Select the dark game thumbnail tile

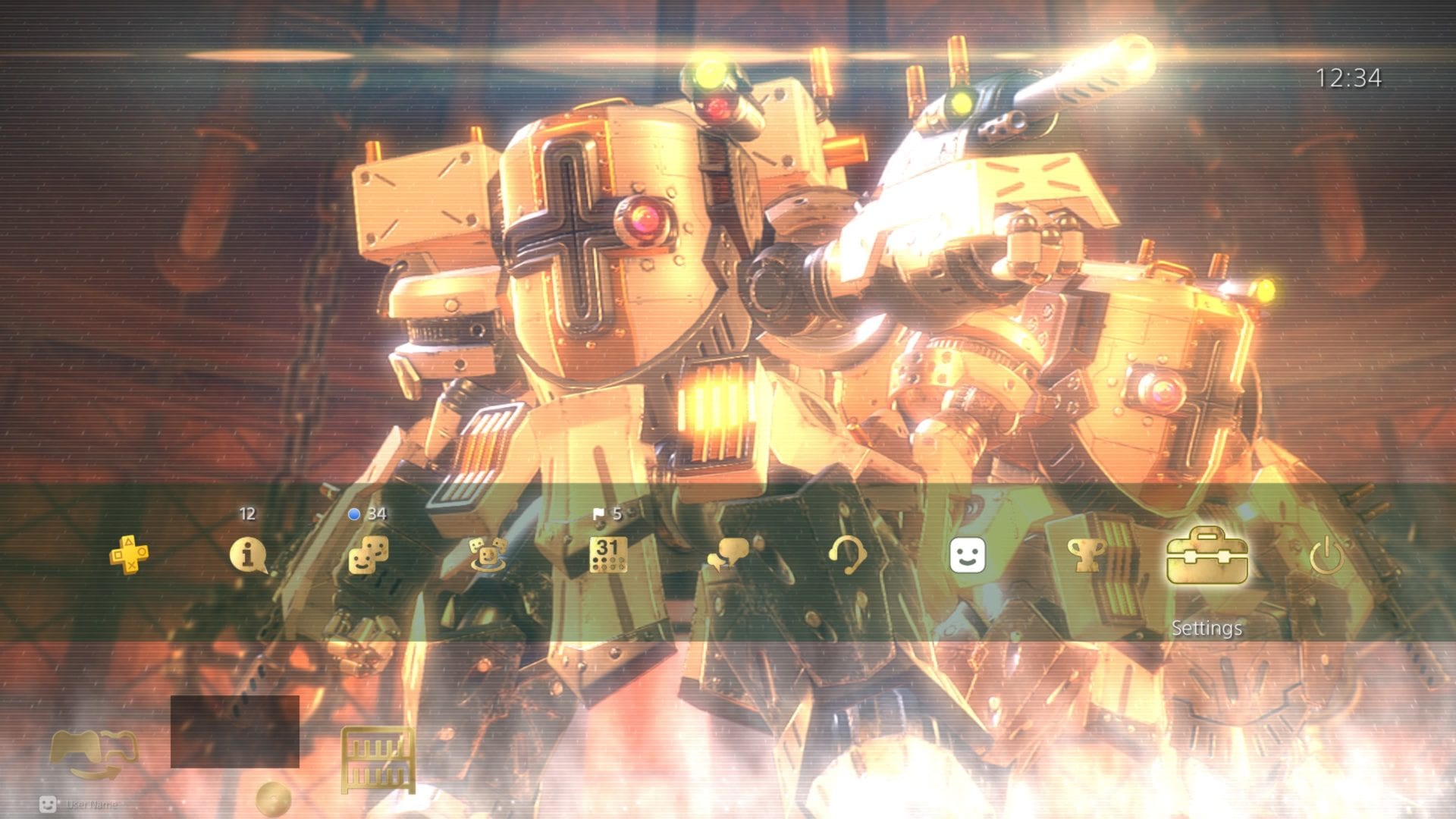click(x=235, y=732)
